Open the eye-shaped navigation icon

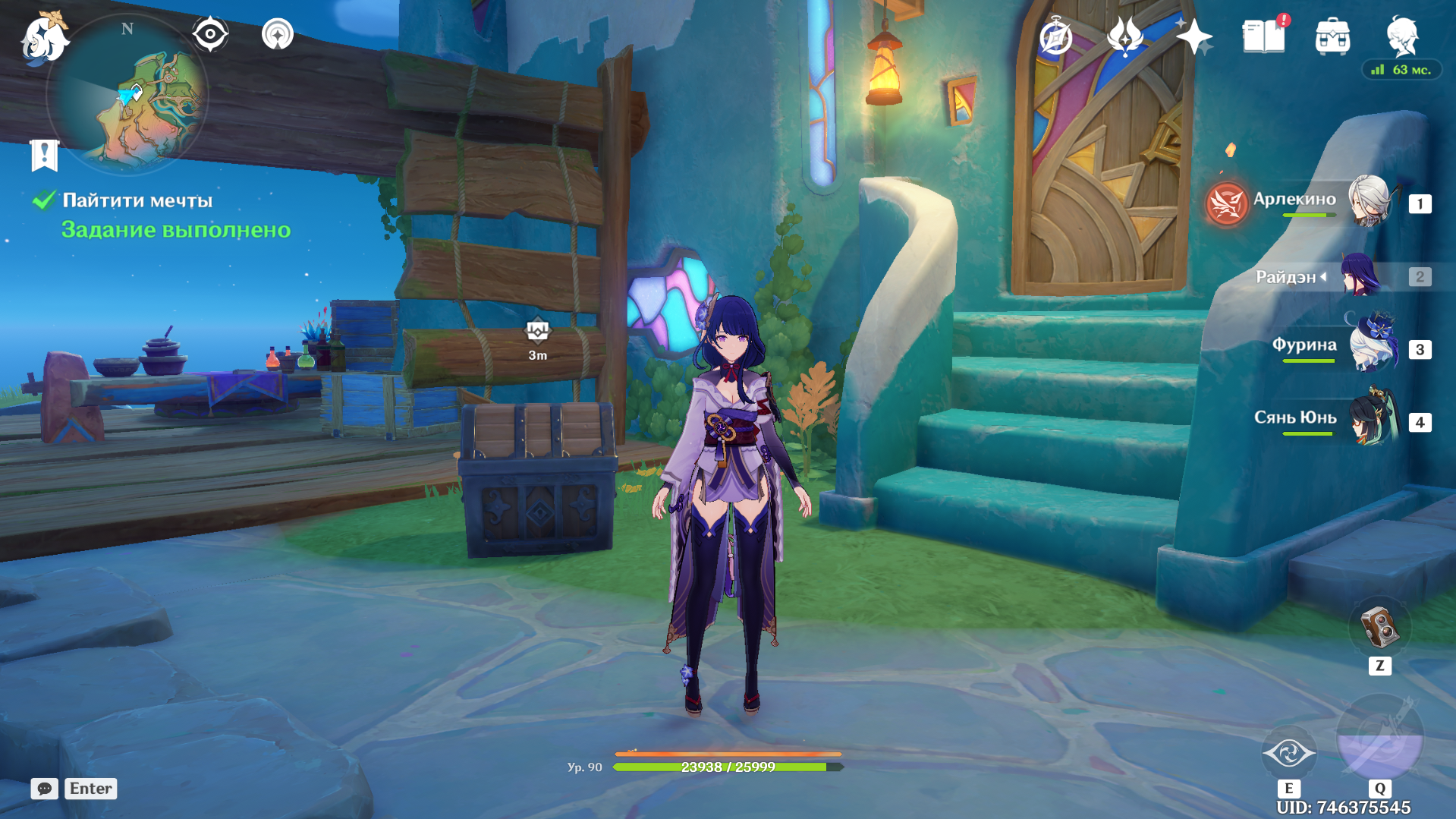click(210, 34)
